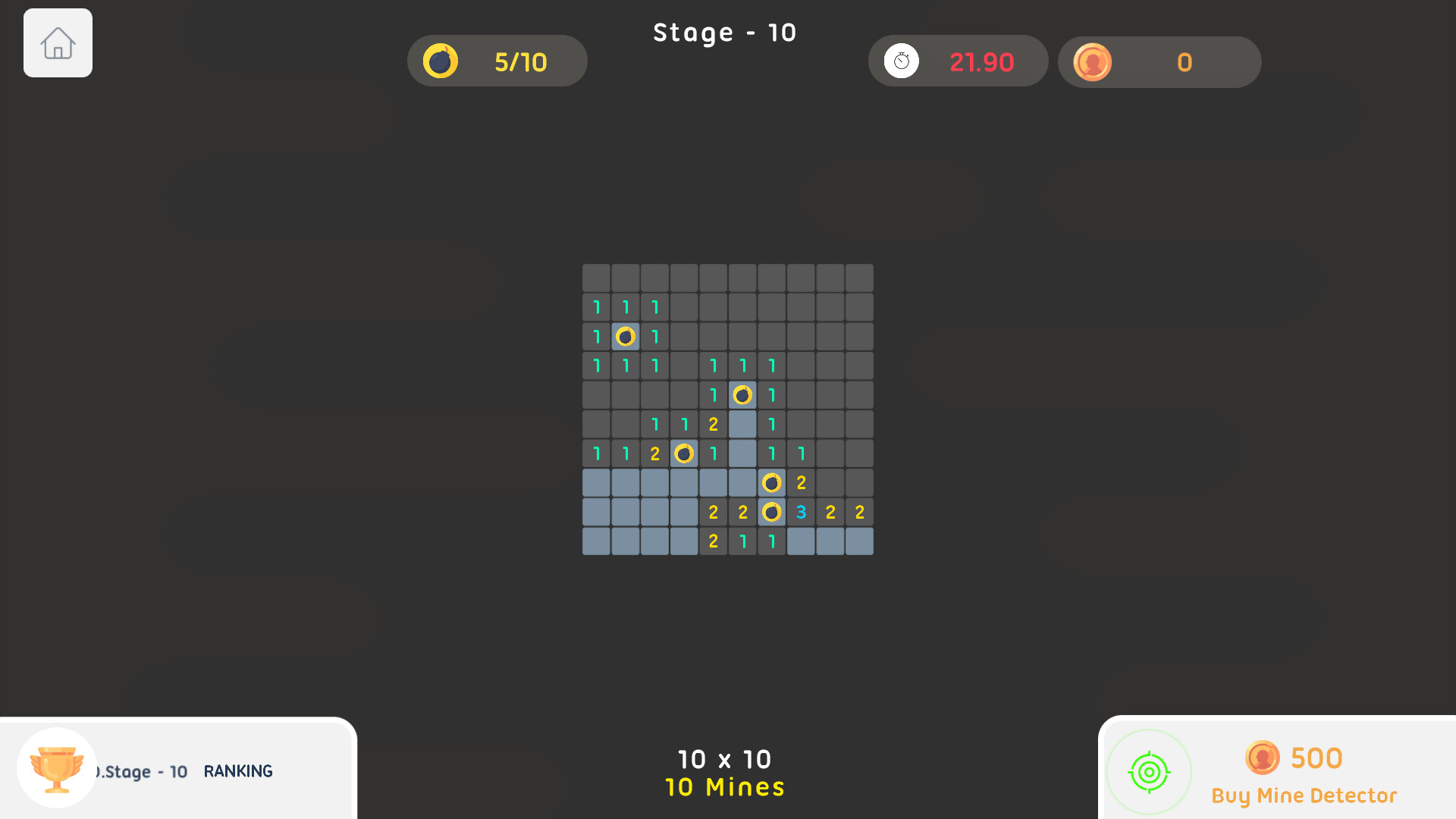Click the cell showing the number 3
Image resolution: width=1456 pixels, height=819 pixels.
pos(801,512)
